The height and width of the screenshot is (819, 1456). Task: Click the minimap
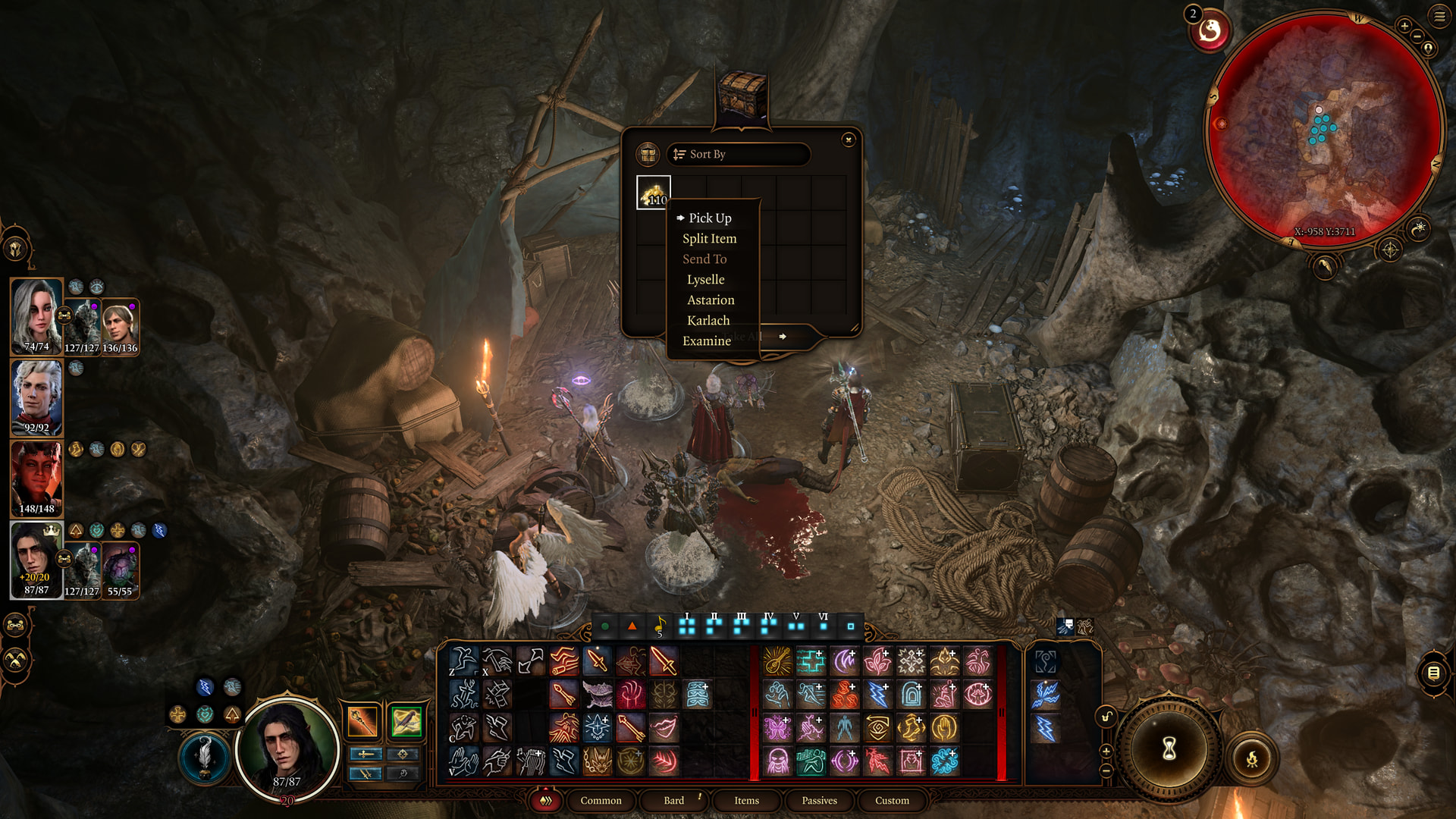[x=1323, y=129]
